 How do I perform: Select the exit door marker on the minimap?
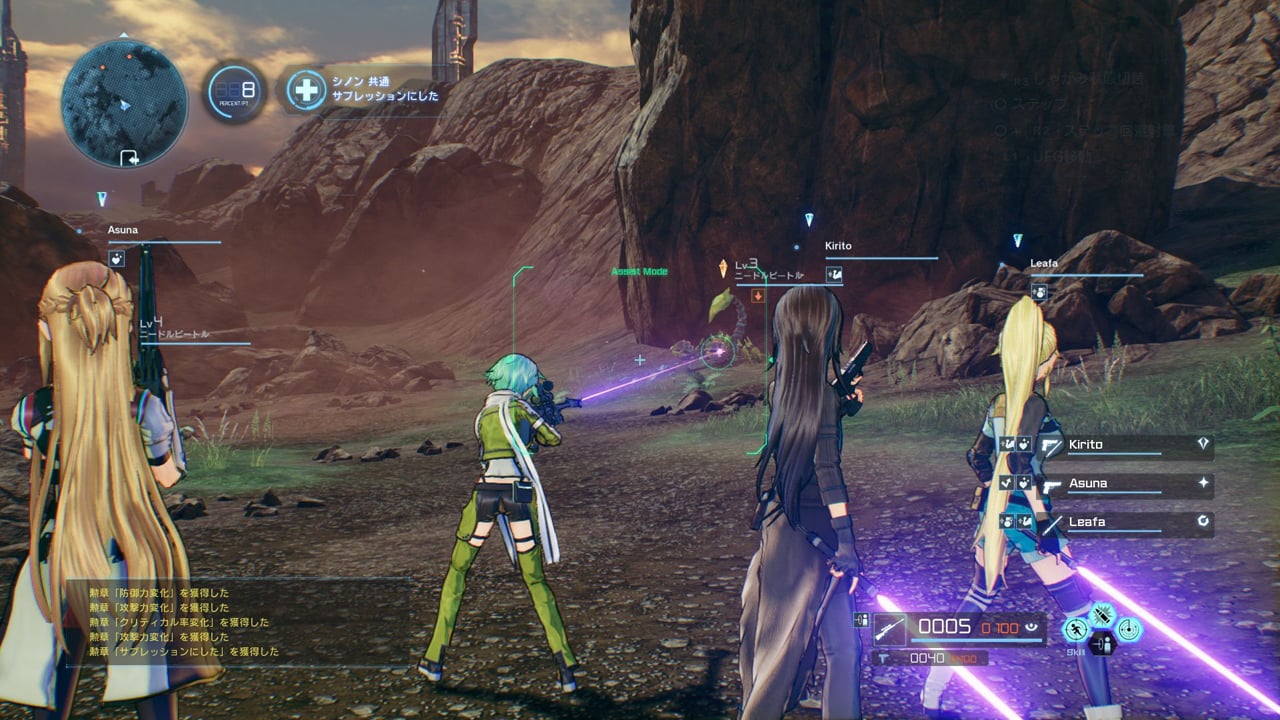(129, 157)
